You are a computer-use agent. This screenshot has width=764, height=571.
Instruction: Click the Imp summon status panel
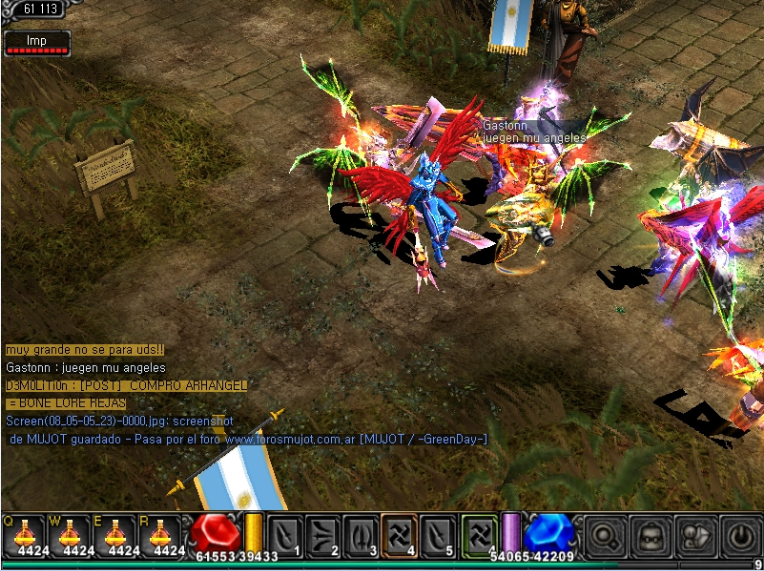37,43
